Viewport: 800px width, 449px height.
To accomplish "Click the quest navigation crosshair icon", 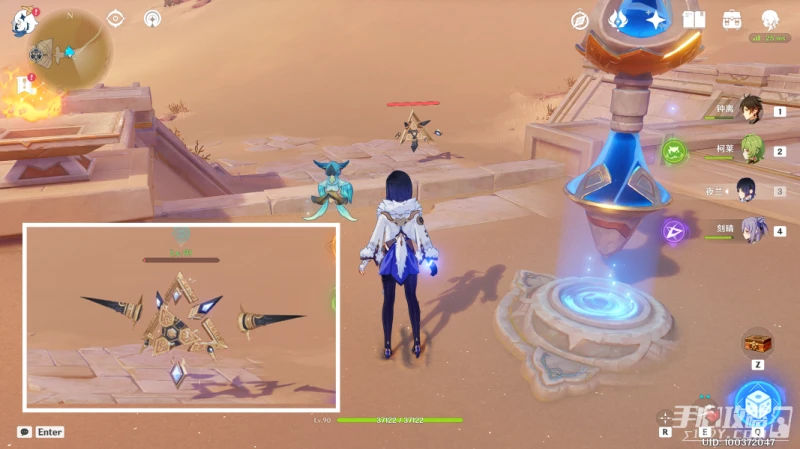I will (x=115, y=18).
